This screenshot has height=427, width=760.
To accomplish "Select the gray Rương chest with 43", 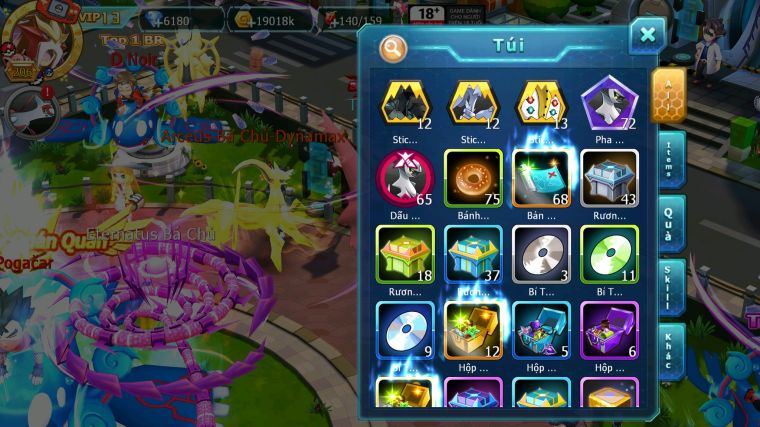I will (x=609, y=179).
